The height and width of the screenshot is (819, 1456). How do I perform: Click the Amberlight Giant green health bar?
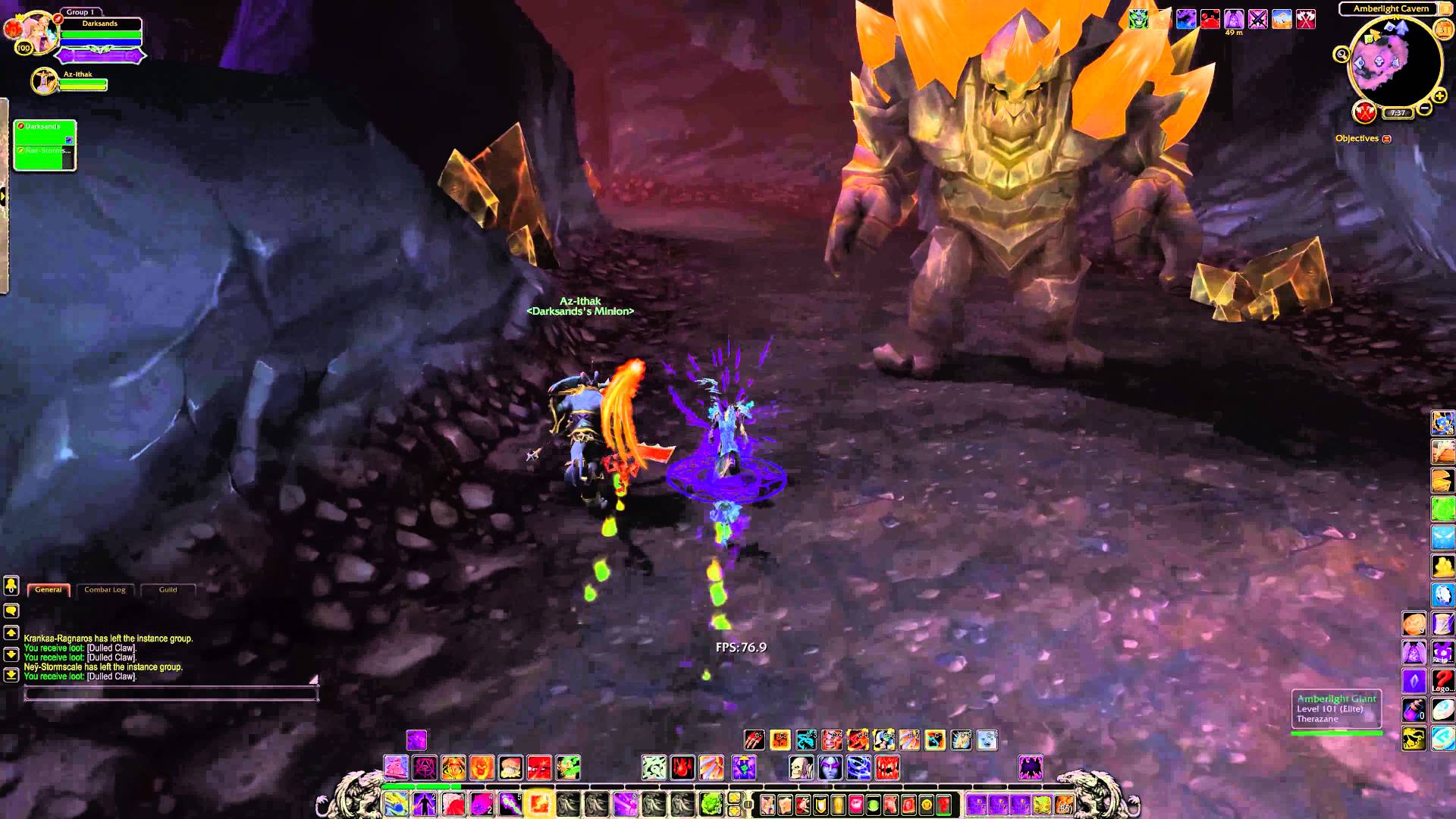coord(1336,732)
